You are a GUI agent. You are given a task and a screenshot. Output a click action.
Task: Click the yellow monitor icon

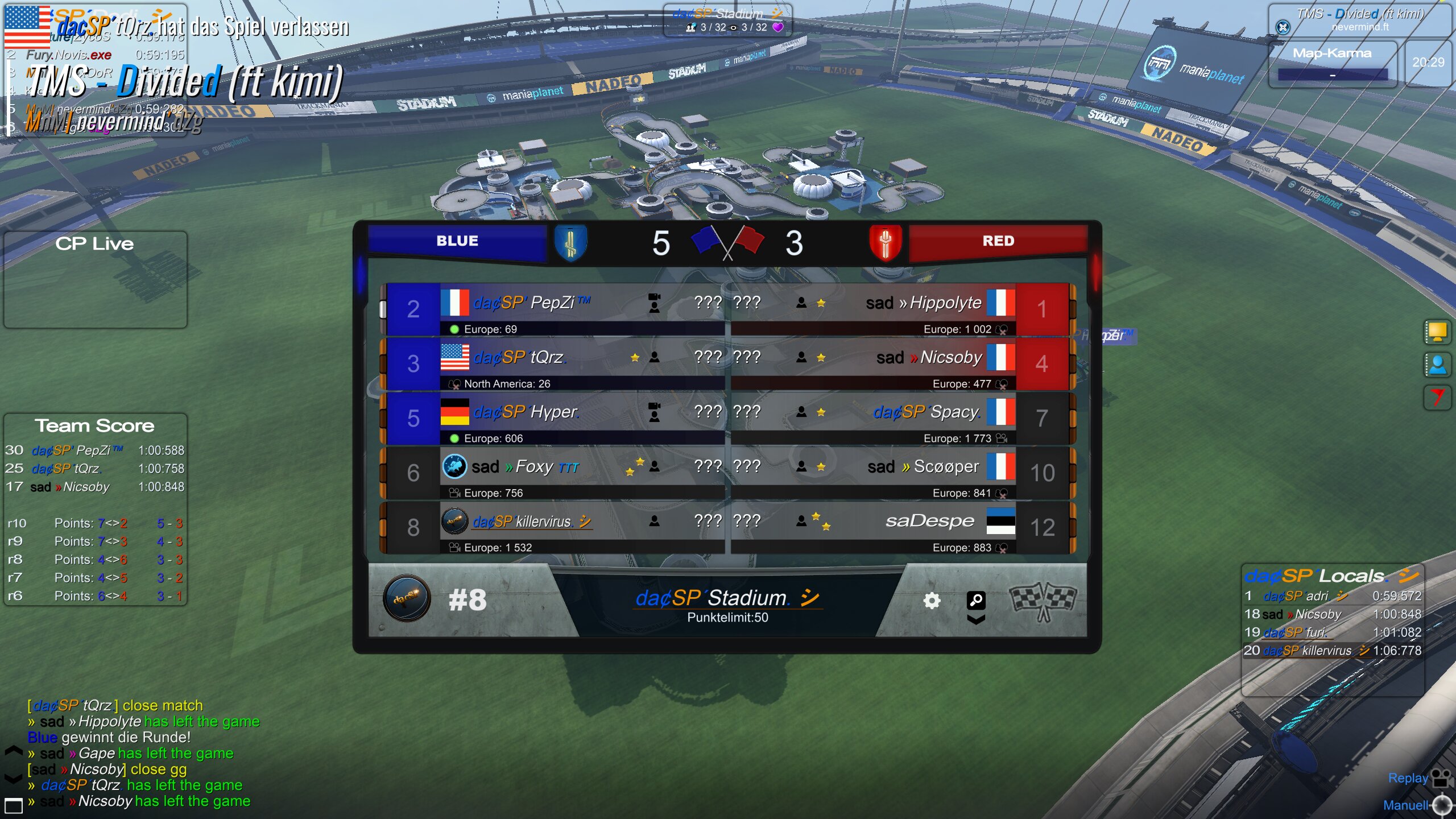click(1437, 332)
